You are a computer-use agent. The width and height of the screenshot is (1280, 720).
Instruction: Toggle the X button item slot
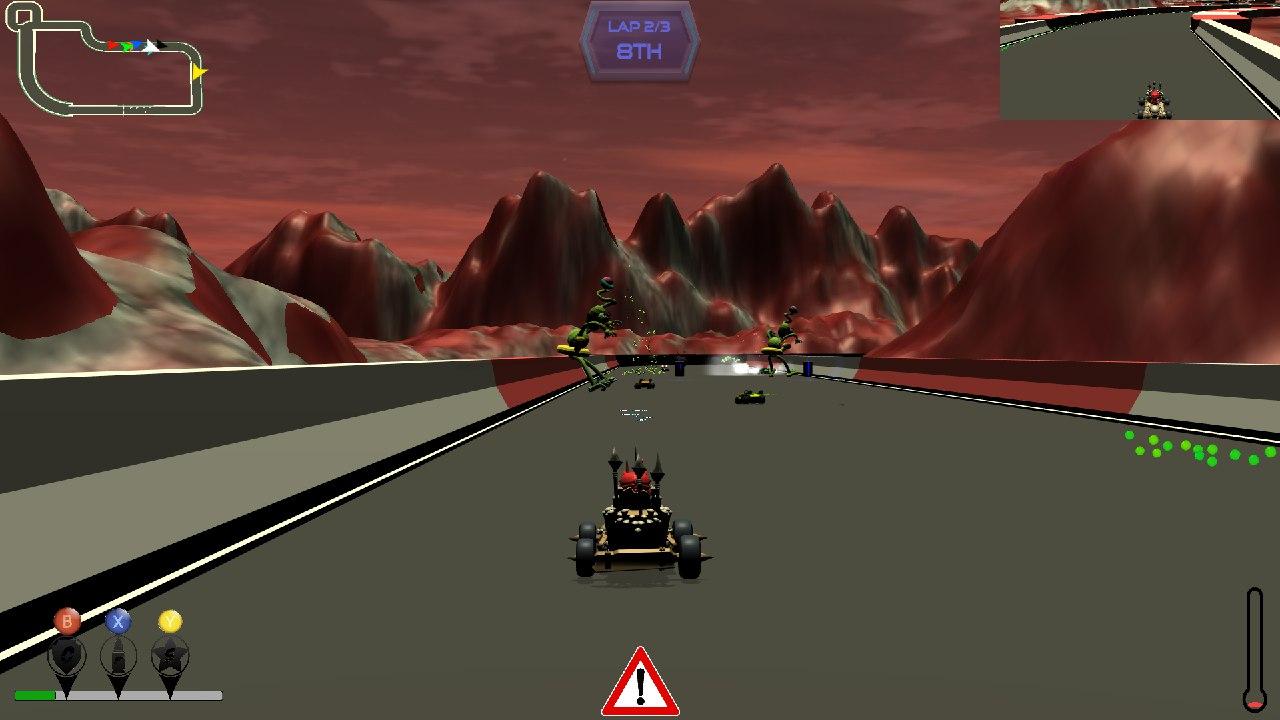[117, 621]
